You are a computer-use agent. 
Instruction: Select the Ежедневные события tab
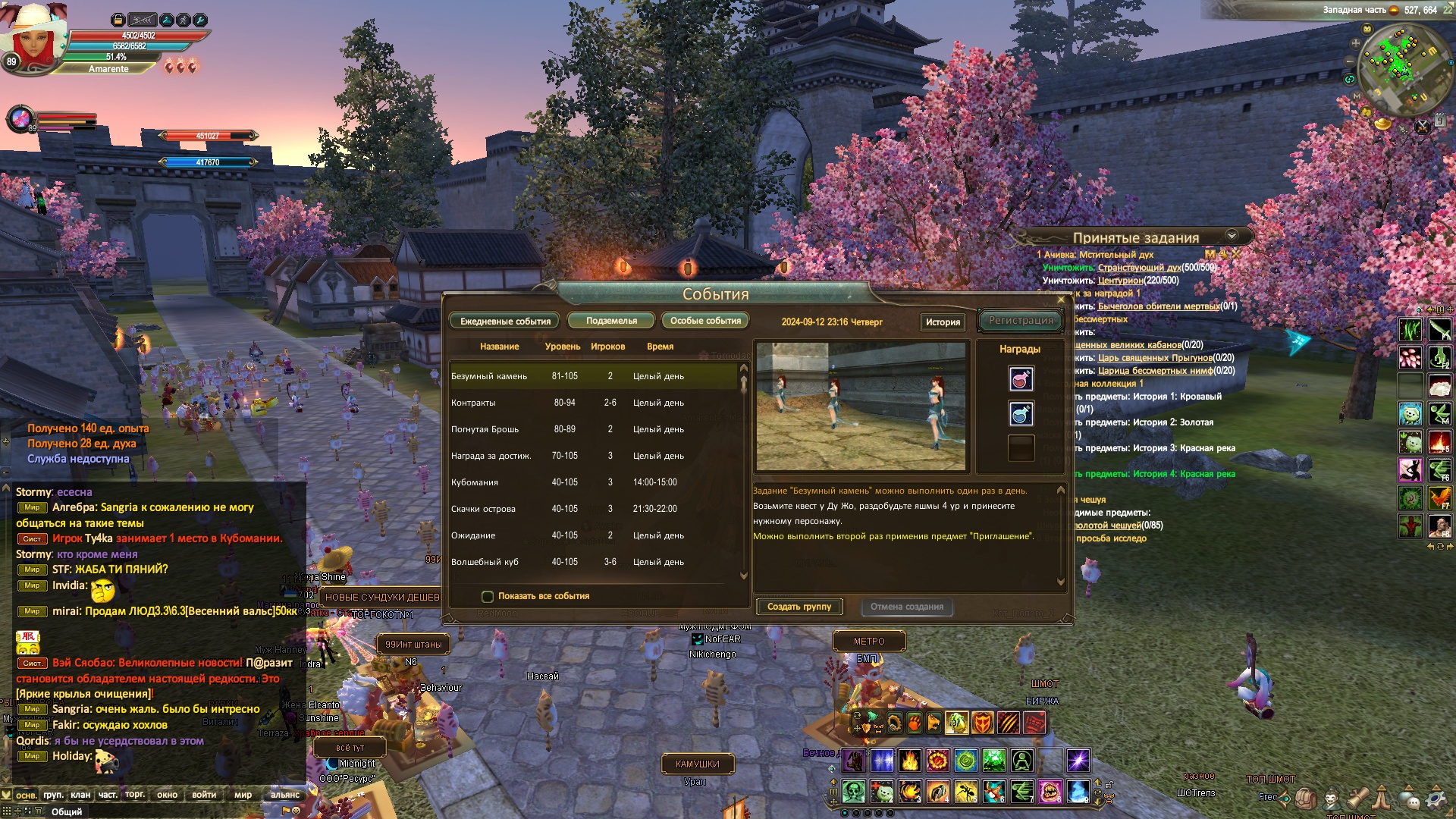[x=505, y=322]
